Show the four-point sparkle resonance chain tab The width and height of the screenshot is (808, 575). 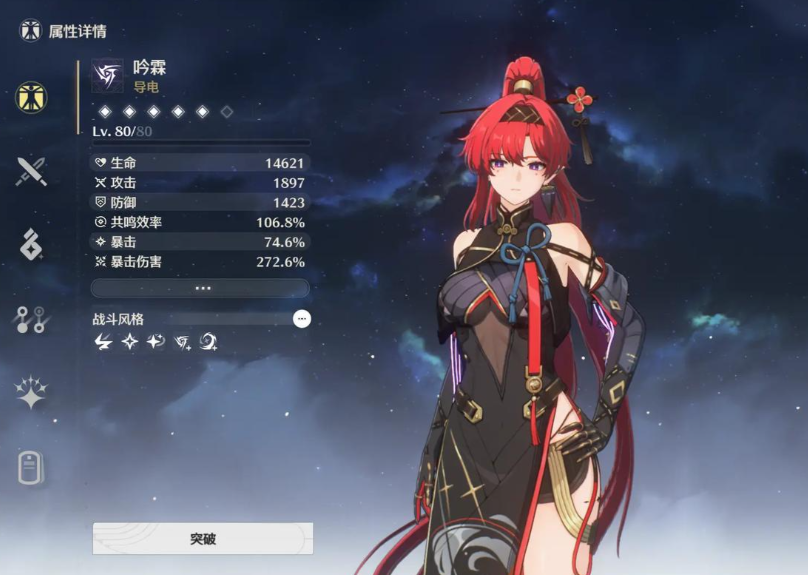click(31, 393)
